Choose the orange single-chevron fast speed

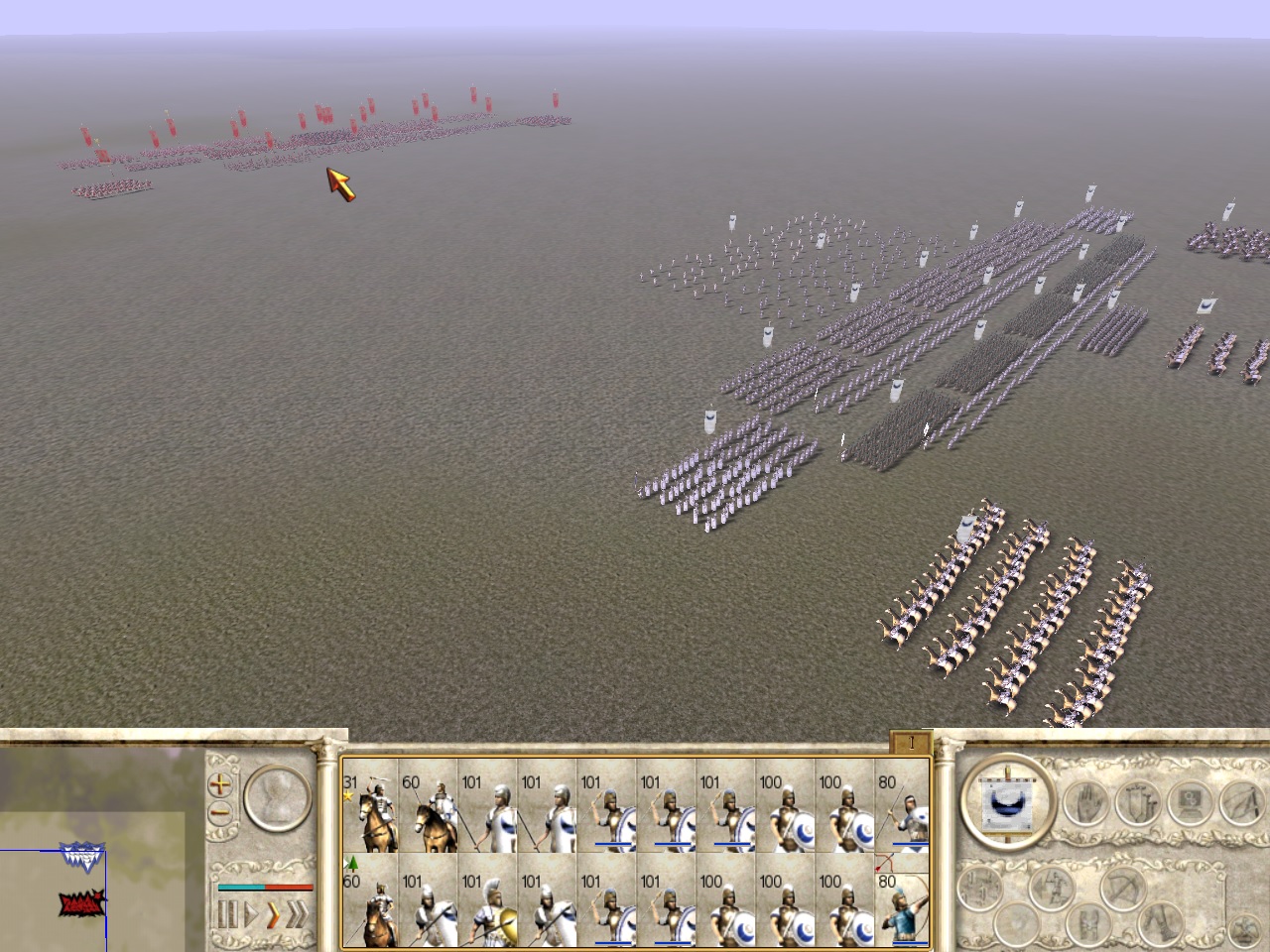272,914
